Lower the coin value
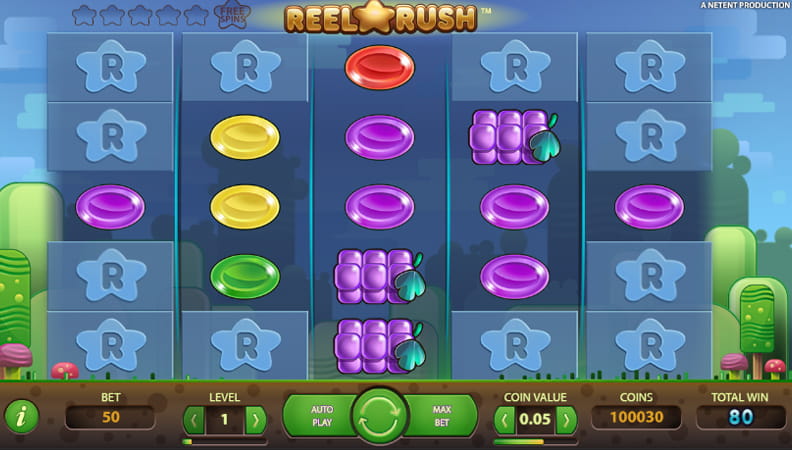The image size is (792, 450). point(505,418)
